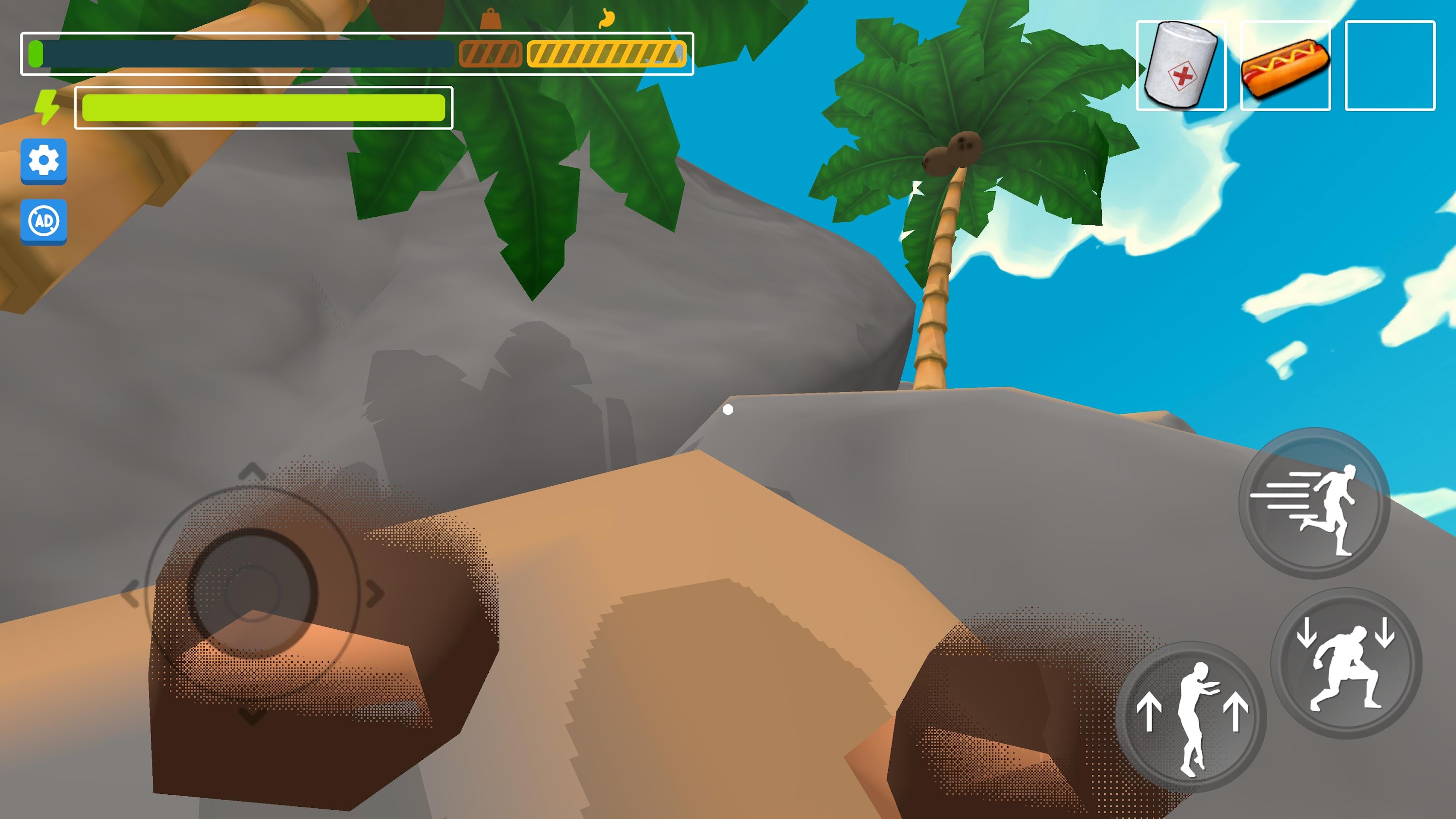Tap the remove ads button
The width and height of the screenshot is (1456, 819).
pos(44,221)
